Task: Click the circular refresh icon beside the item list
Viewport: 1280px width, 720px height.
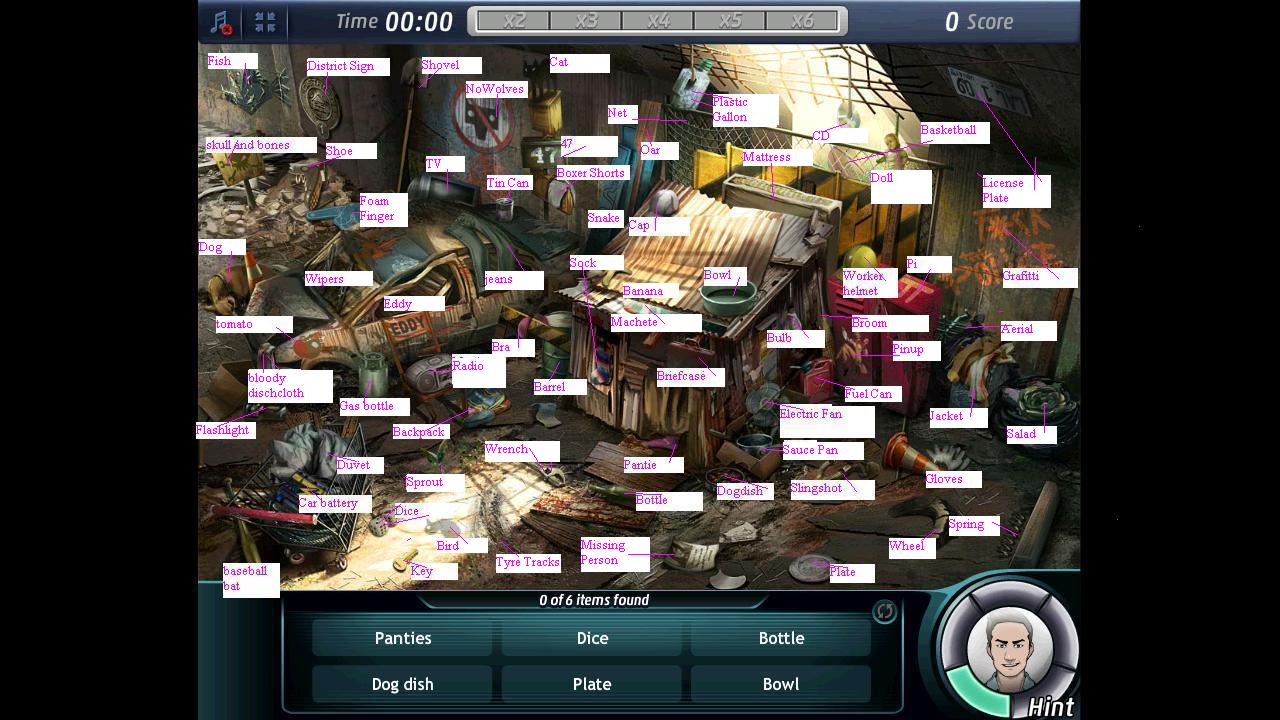Action: 884,611
